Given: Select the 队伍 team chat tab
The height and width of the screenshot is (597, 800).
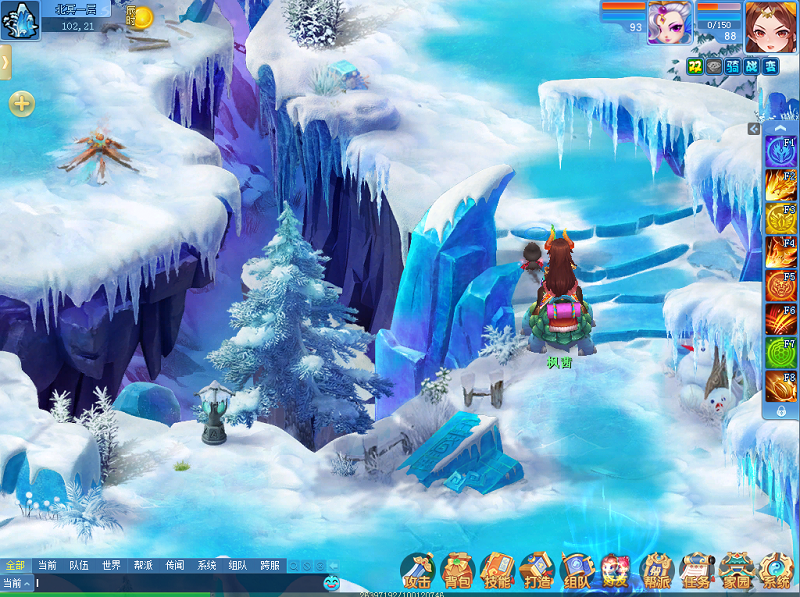Looking at the screenshot, I should click(78, 565).
